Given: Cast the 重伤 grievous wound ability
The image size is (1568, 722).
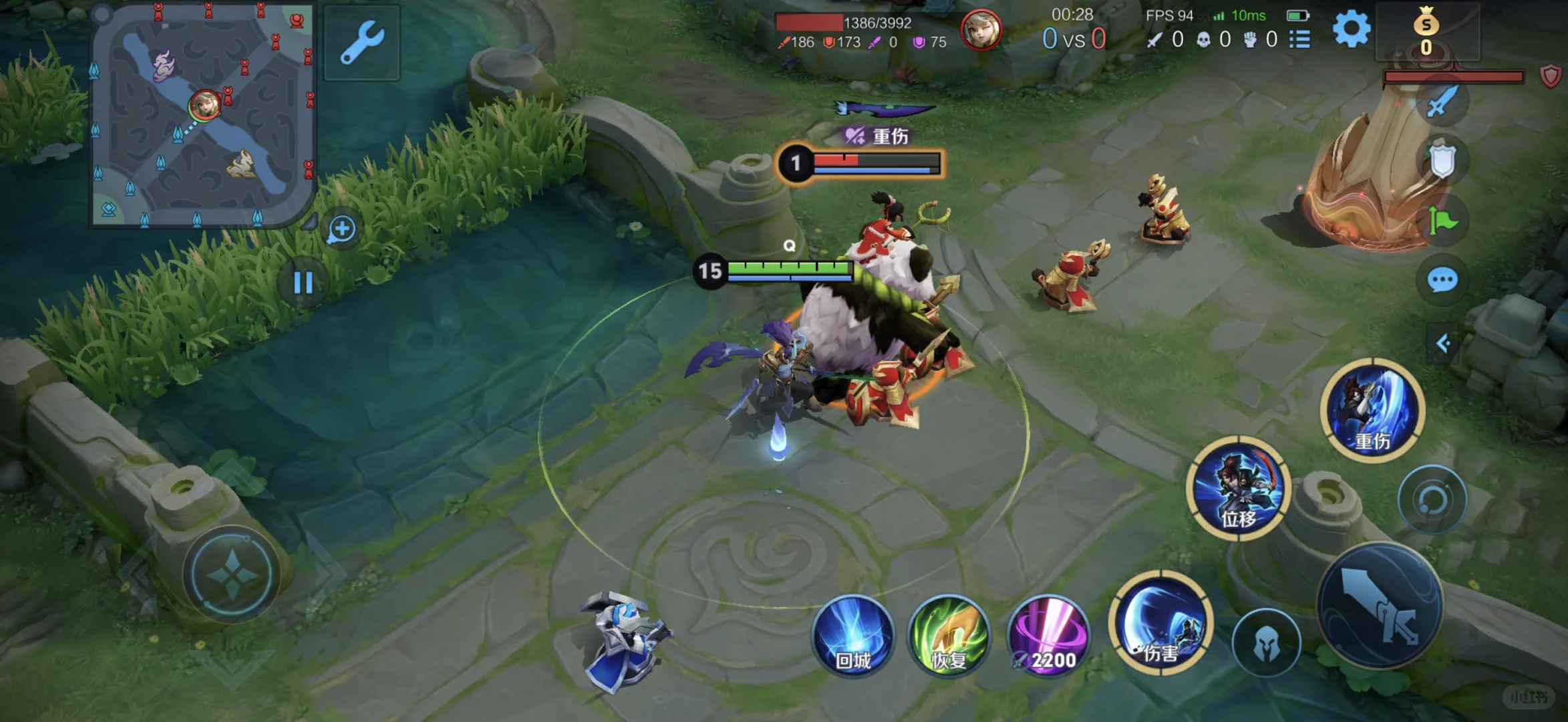Looking at the screenshot, I should click(1372, 410).
